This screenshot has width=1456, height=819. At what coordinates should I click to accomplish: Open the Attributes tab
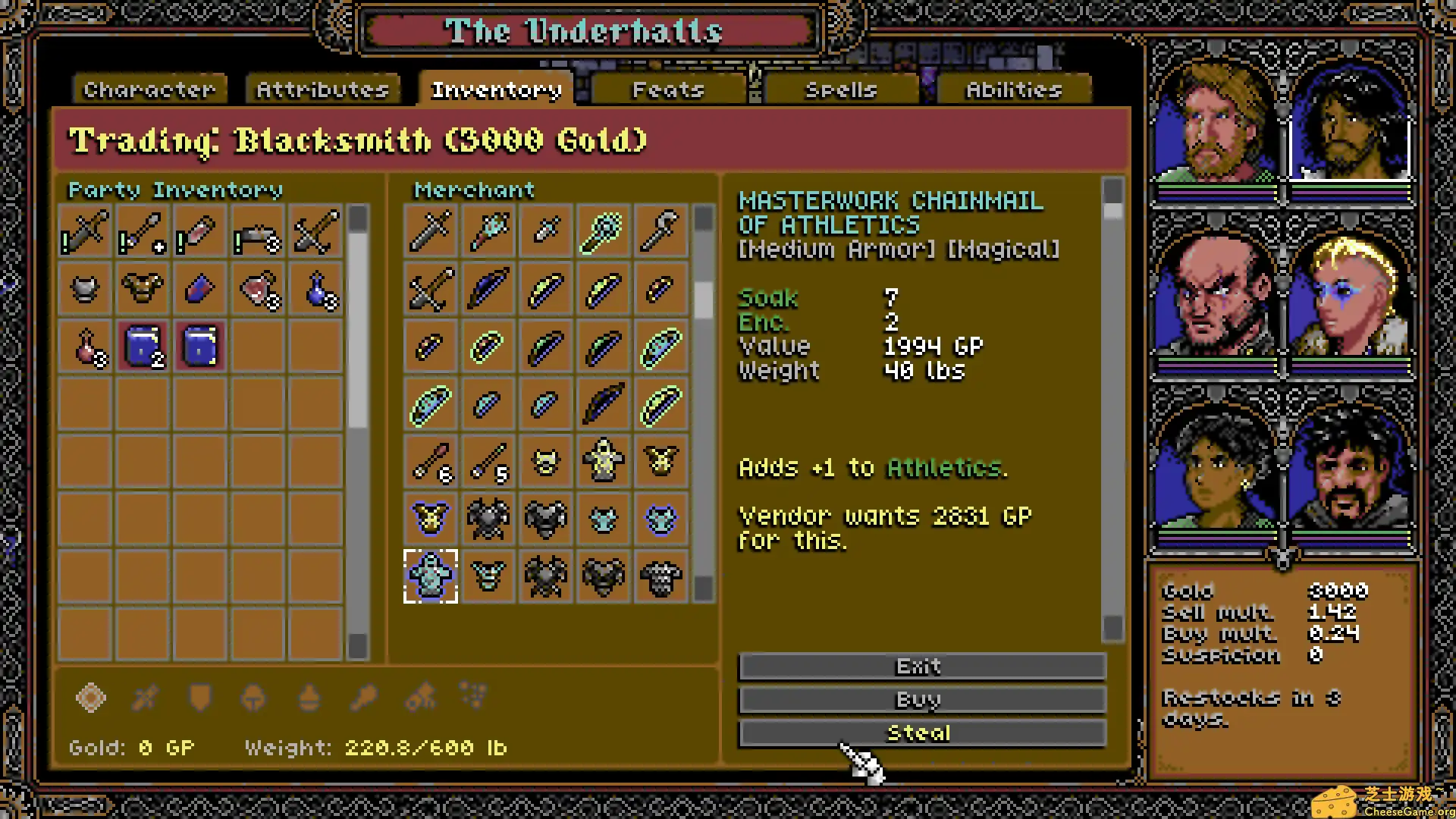[322, 90]
